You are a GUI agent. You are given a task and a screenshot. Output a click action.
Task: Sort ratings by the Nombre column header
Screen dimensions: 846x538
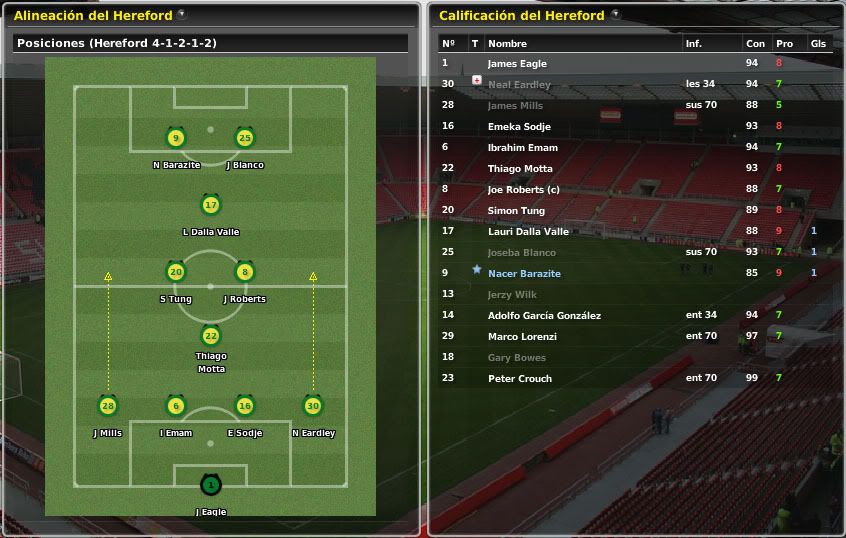[507, 44]
